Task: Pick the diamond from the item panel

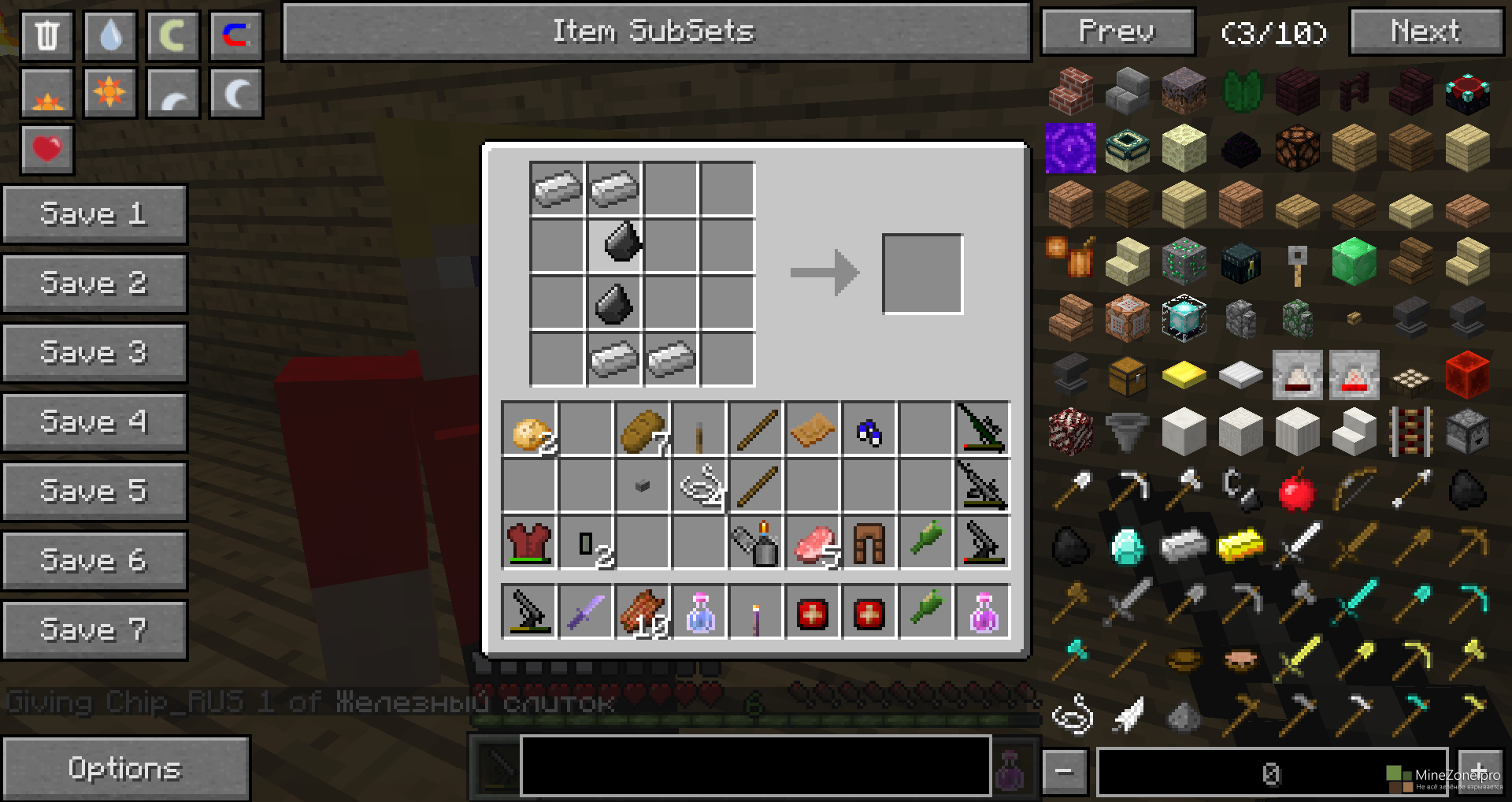Action: [x=1127, y=545]
